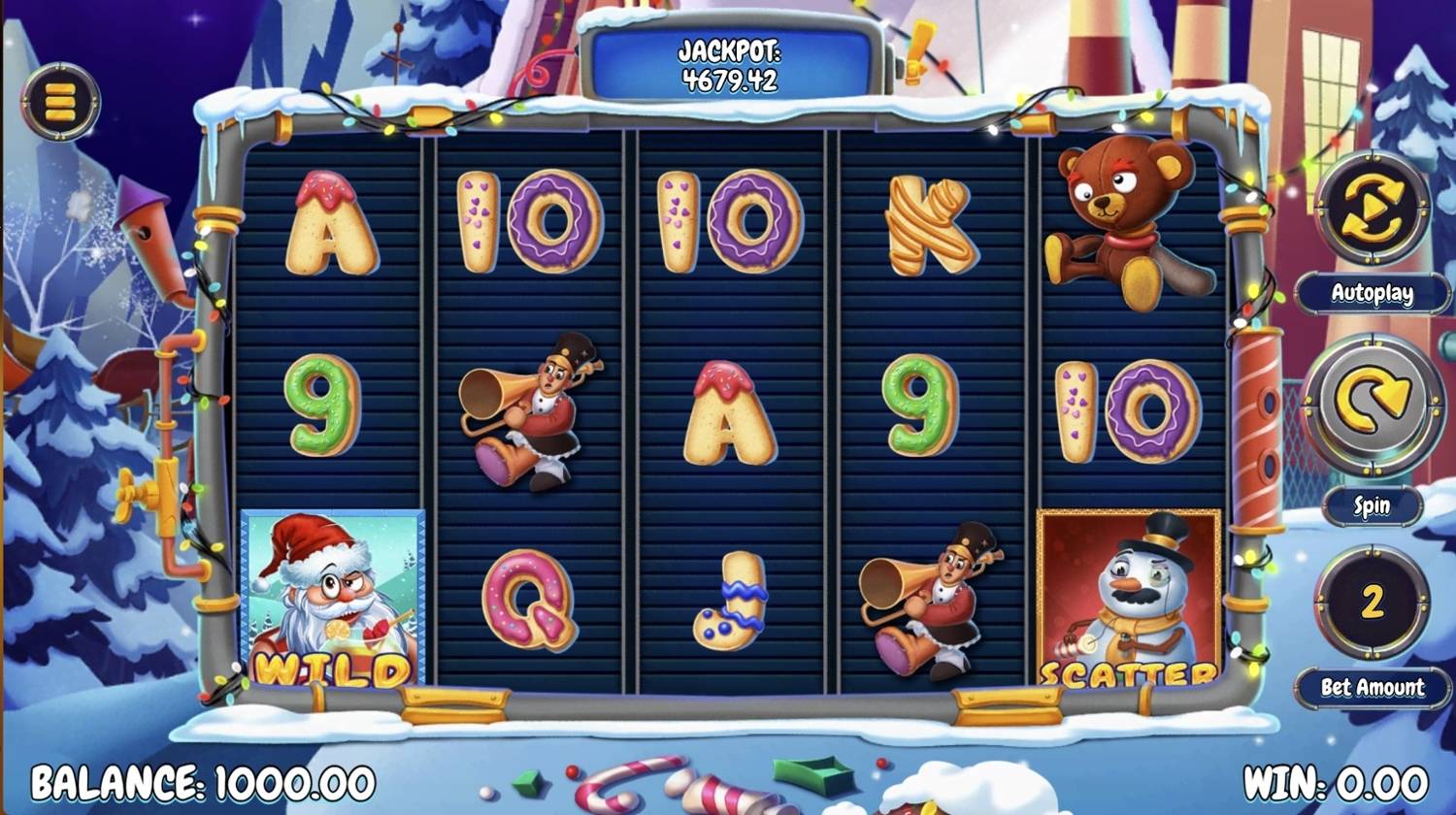Select the Santa Wild symbol
Screen dimensions: 1456x815
click(330, 602)
